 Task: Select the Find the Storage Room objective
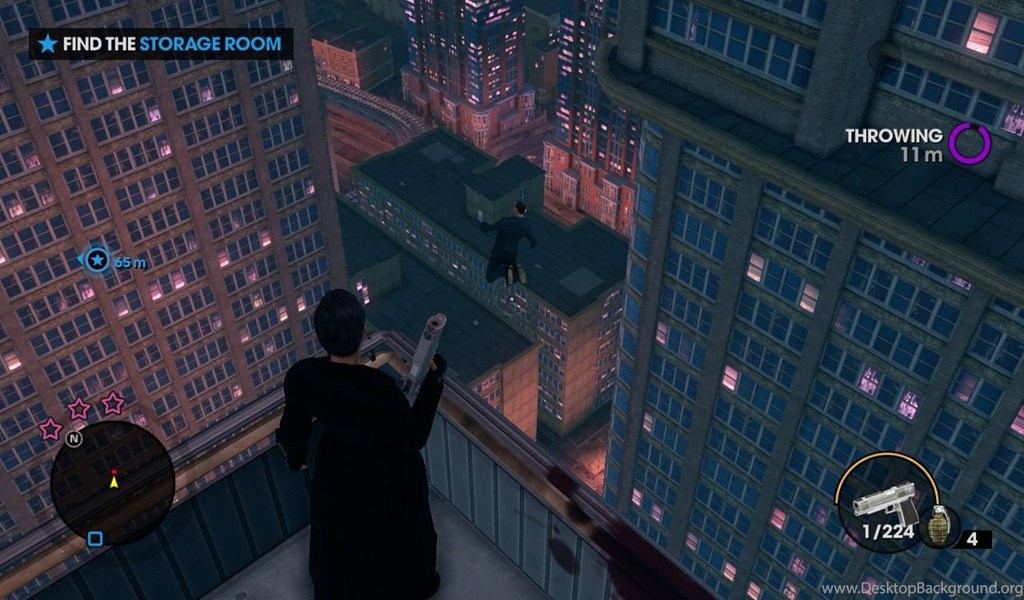[x=161, y=44]
